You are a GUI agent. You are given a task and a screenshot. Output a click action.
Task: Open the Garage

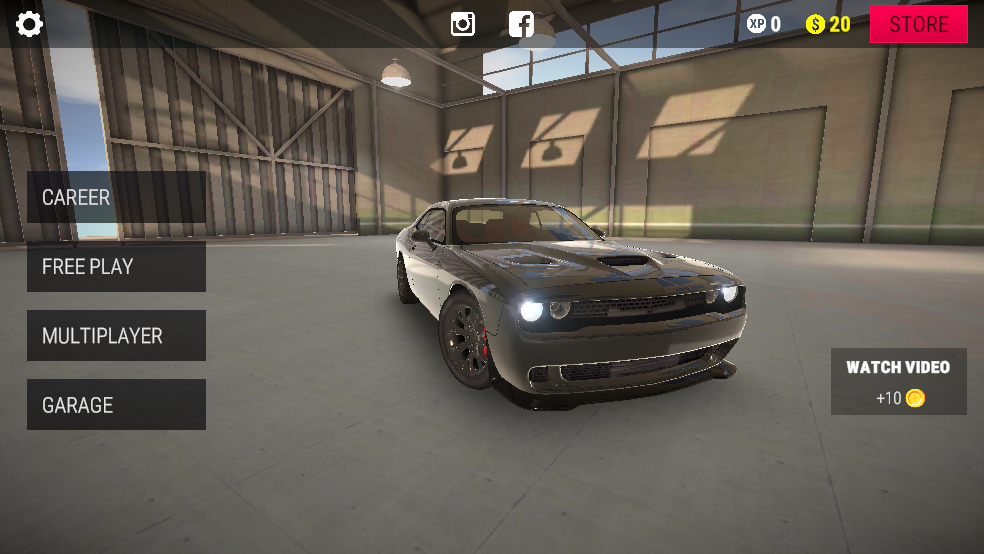click(x=116, y=405)
